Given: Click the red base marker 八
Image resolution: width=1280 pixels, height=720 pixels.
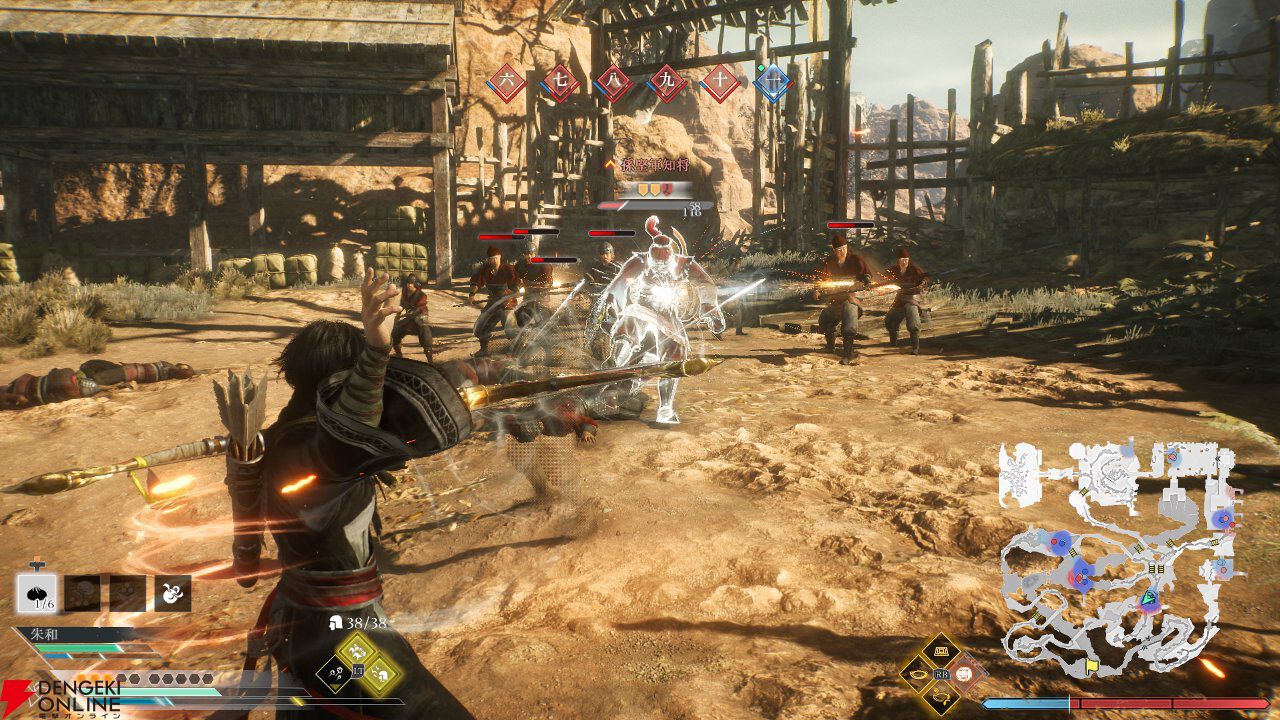Looking at the screenshot, I should (x=614, y=83).
